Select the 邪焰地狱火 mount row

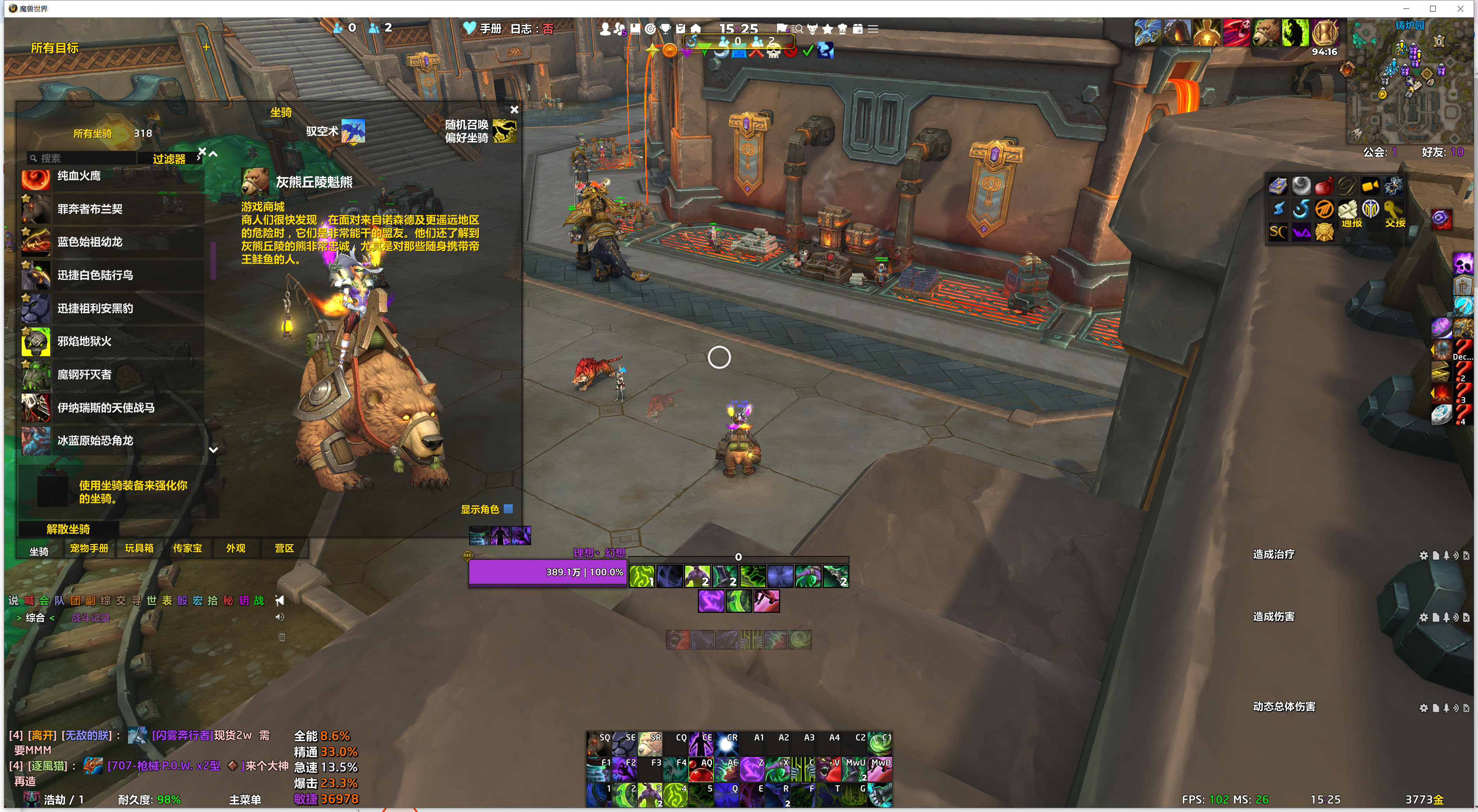[x=113, y=342]
